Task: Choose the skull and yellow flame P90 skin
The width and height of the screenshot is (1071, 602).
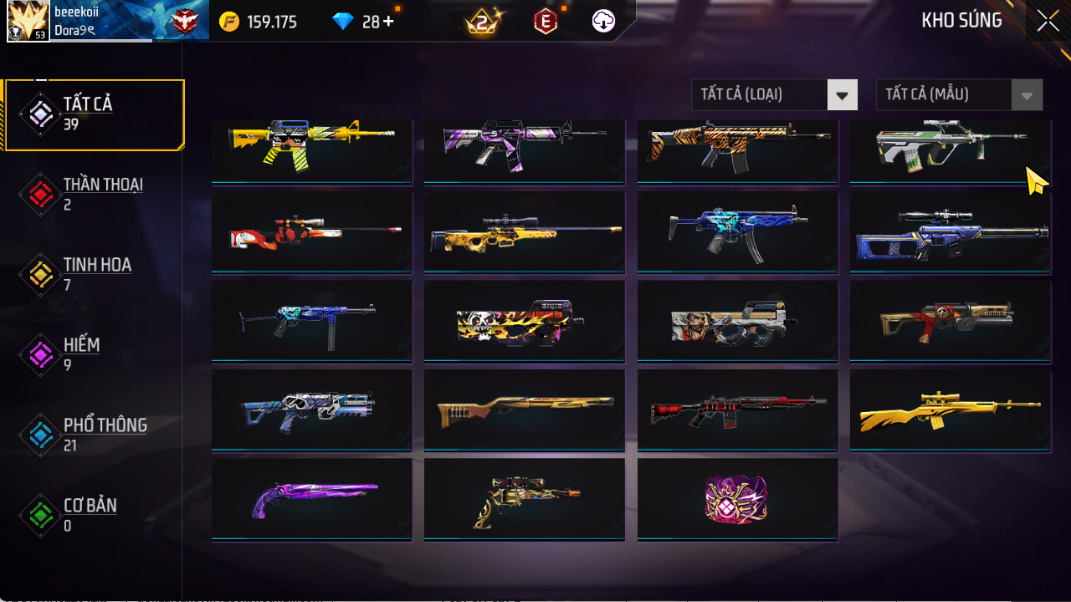Action: point(524,322)
